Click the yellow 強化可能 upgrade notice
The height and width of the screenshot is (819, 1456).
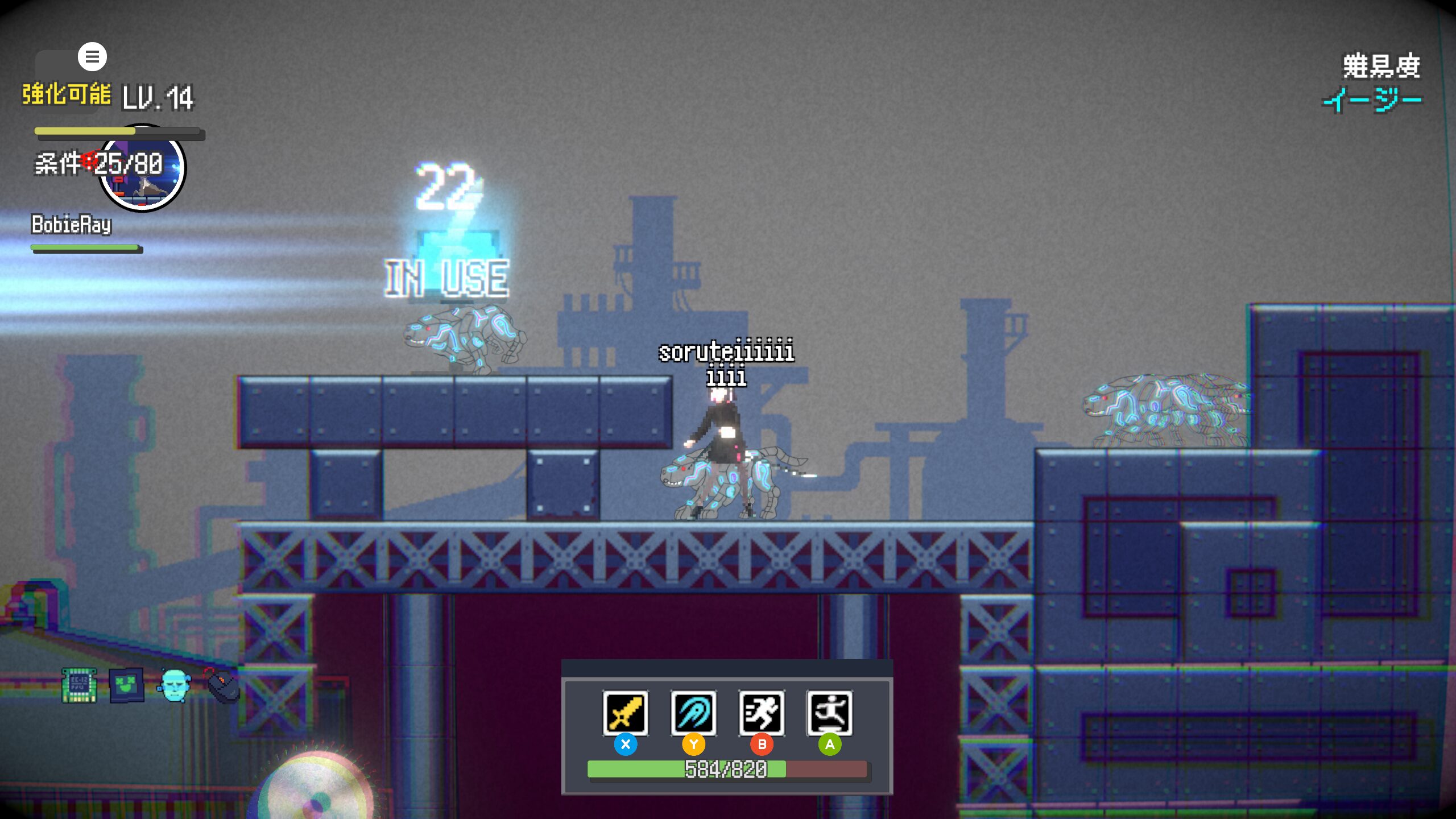67,94
